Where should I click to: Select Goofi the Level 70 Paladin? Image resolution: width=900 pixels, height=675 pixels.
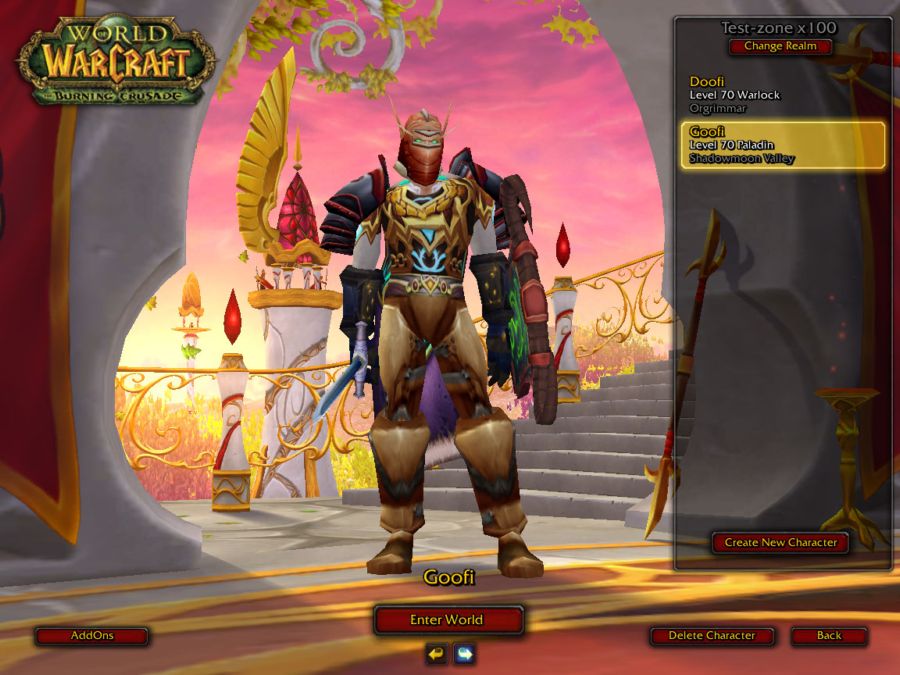(x=780, y=145)
